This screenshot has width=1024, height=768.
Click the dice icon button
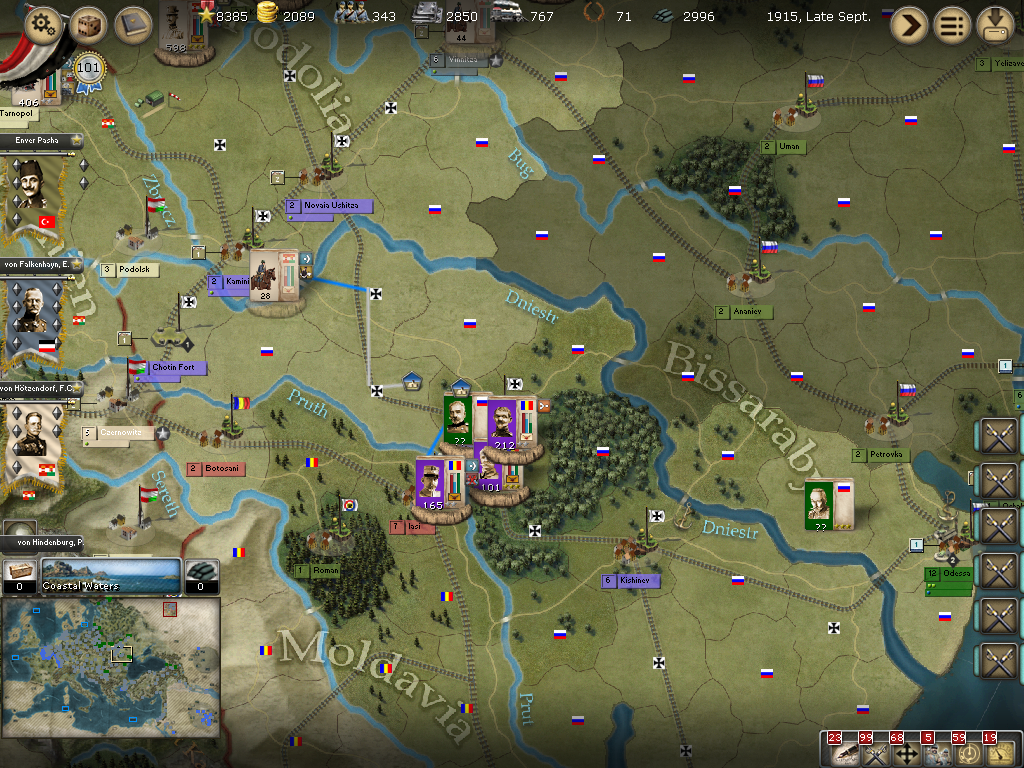(88, 26)
